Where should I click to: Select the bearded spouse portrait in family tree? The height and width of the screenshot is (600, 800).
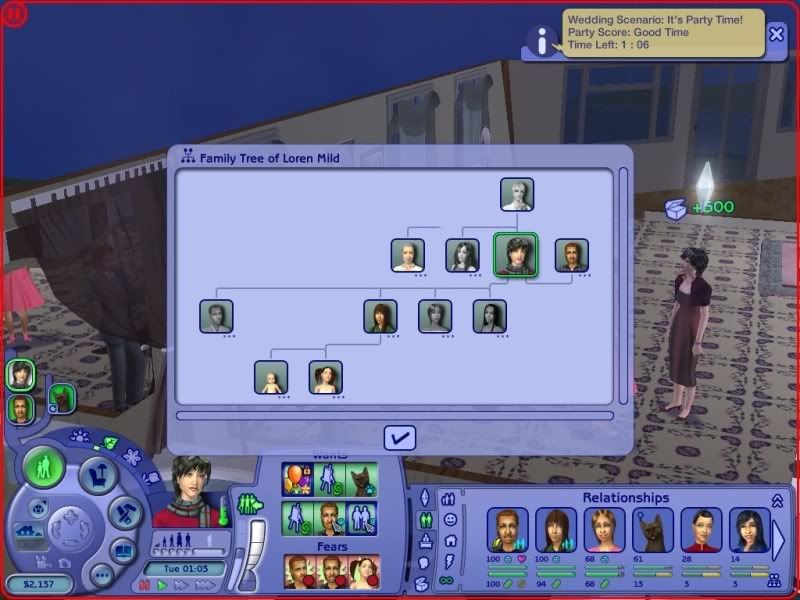point(572,255)
